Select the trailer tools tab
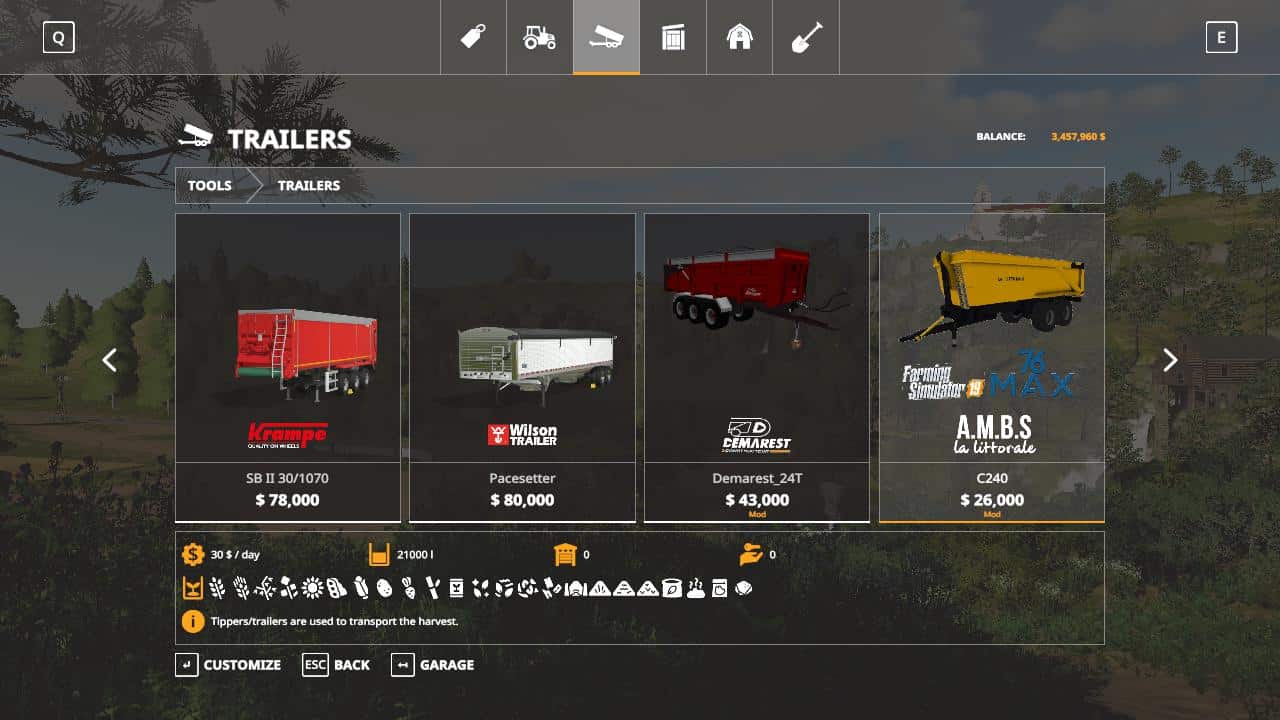Image resolution: width=1280 pixels, height=720 pixels. click(x=606, y=38)
